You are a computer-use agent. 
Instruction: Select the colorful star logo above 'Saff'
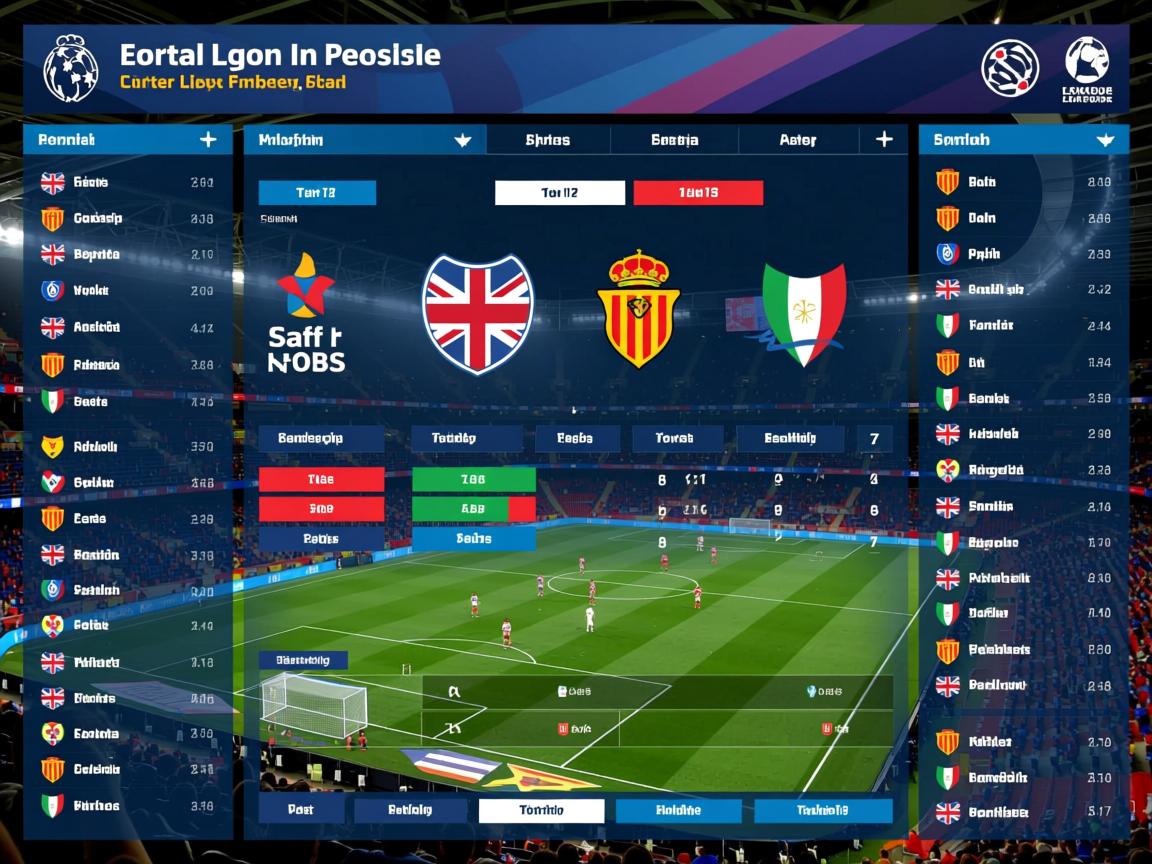click(x=305, y=285)
